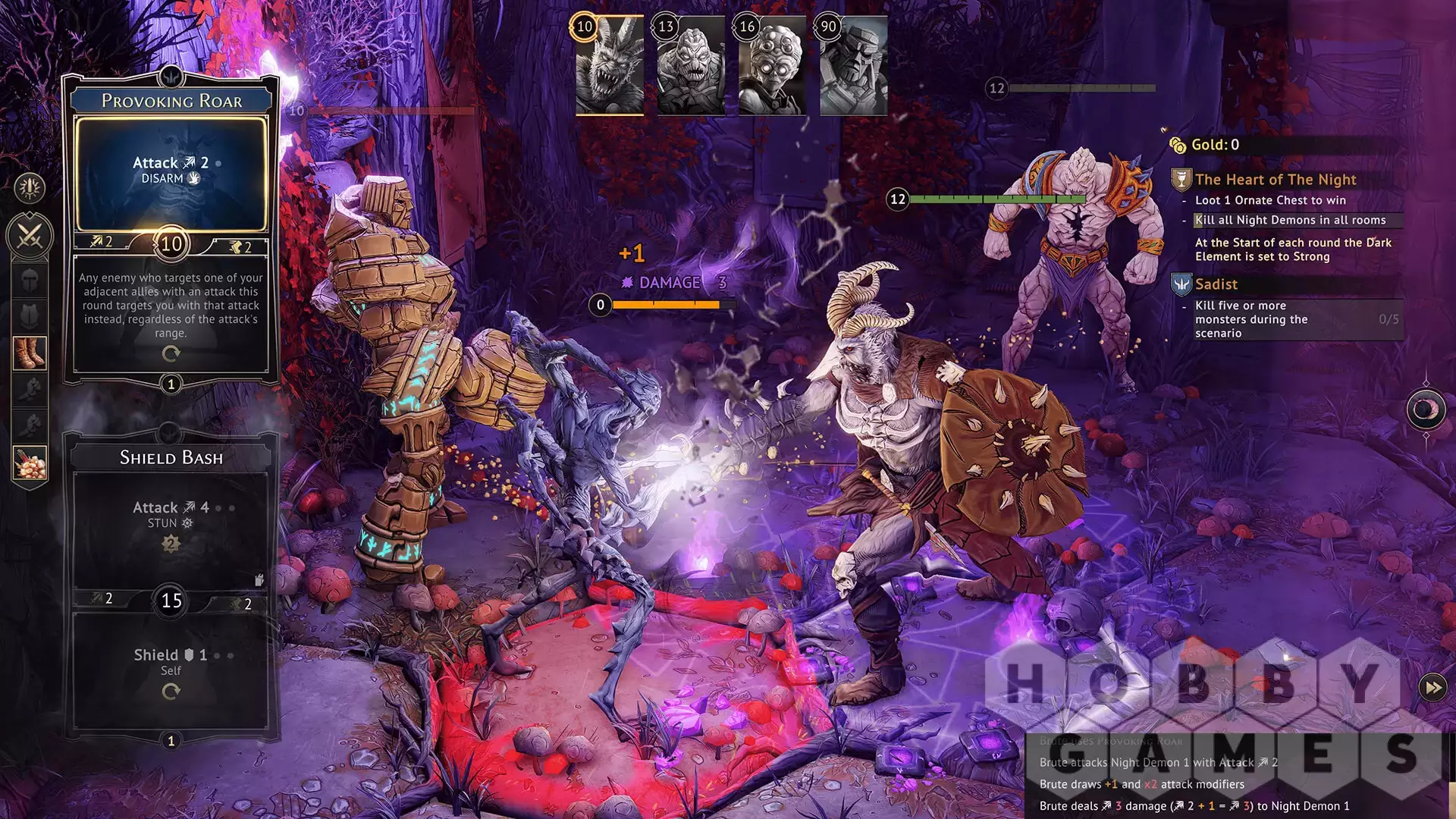The image size is (1456, 819).
Task: Select the initiative 13 monster portrait
Action: (x=691, y=67)
